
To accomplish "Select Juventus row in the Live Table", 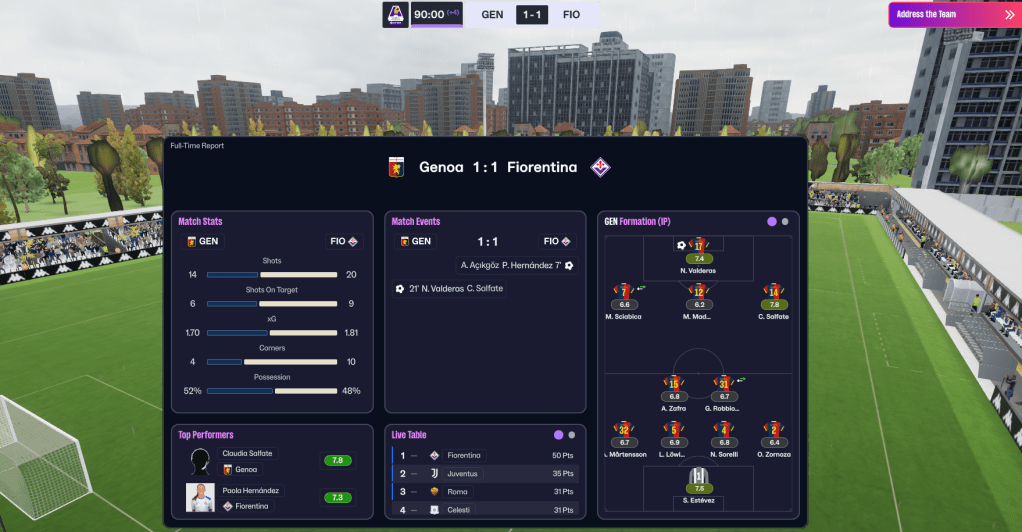I will click(485, 473).
